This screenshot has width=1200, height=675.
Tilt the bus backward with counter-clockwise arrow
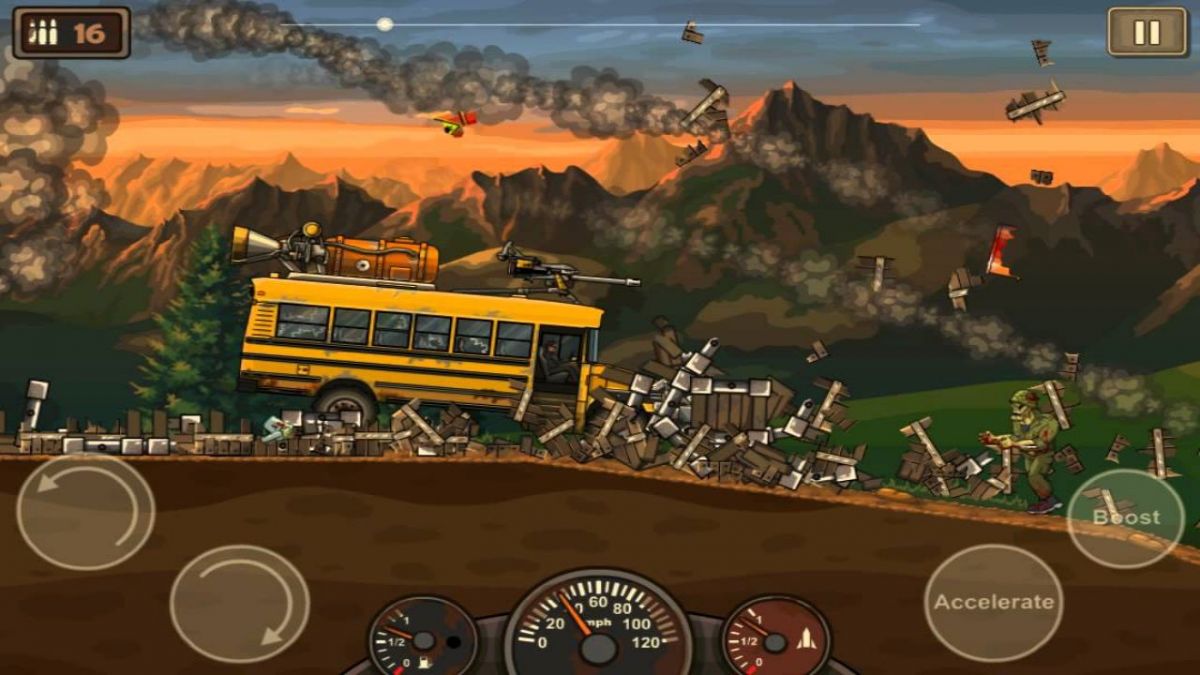85,512
